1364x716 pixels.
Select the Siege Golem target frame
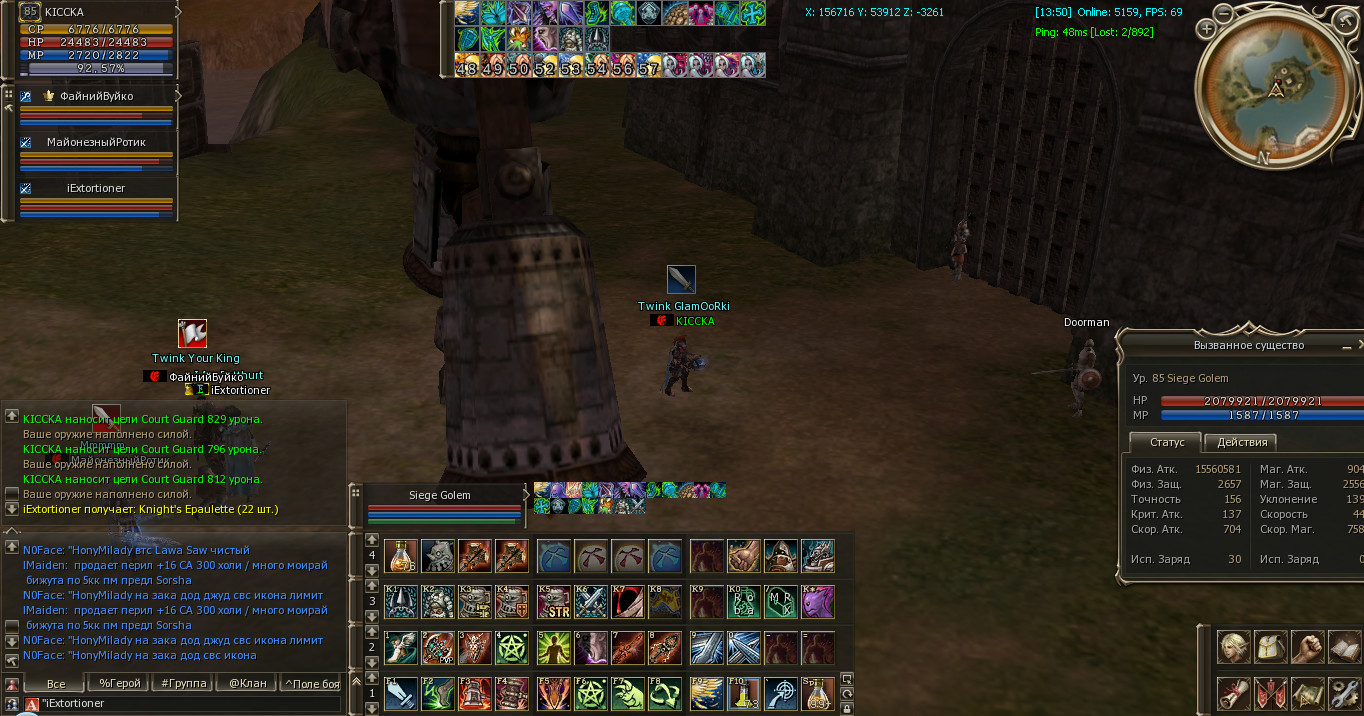coord(440,496)
